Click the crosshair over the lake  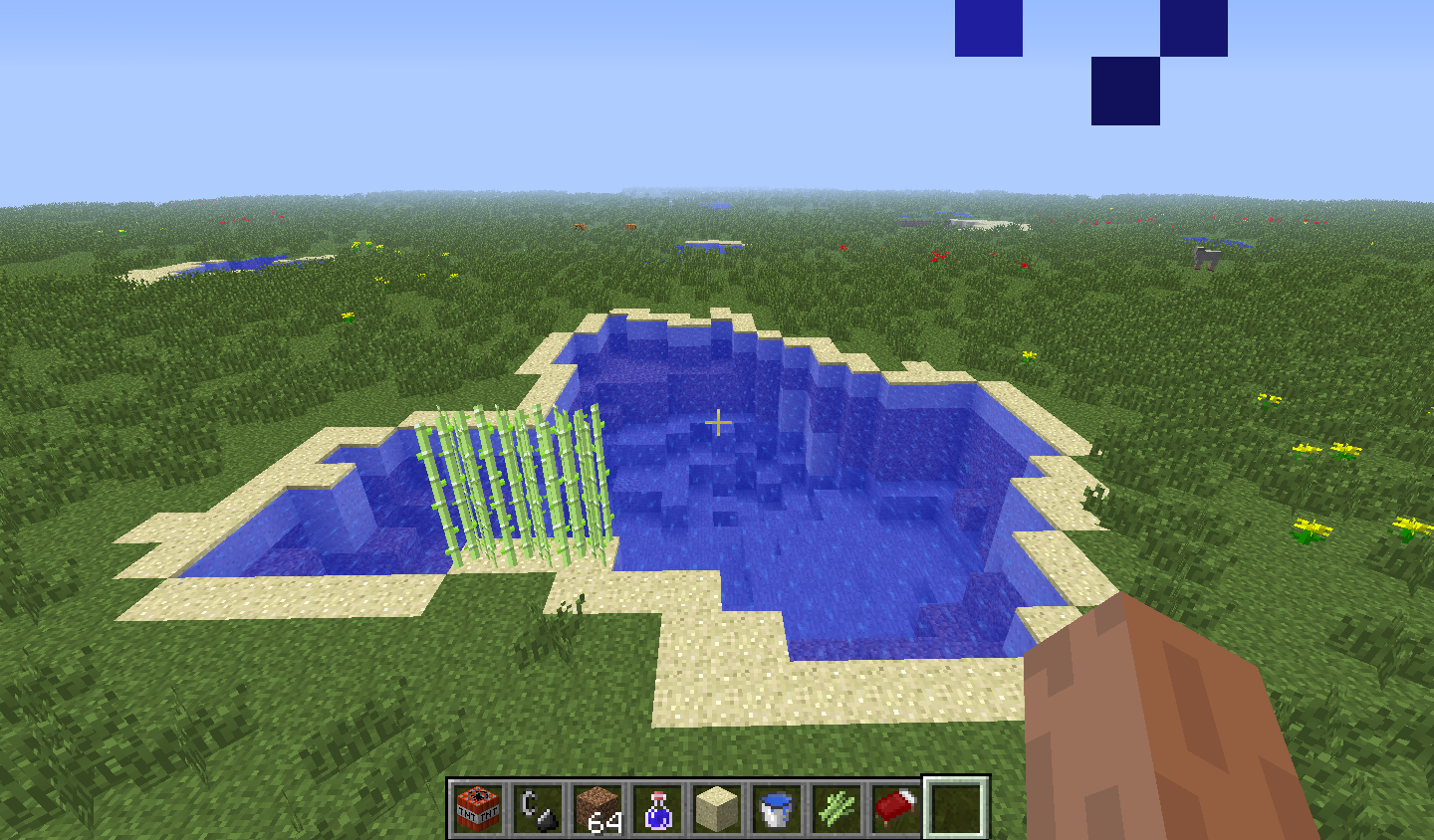coord(717,422)
